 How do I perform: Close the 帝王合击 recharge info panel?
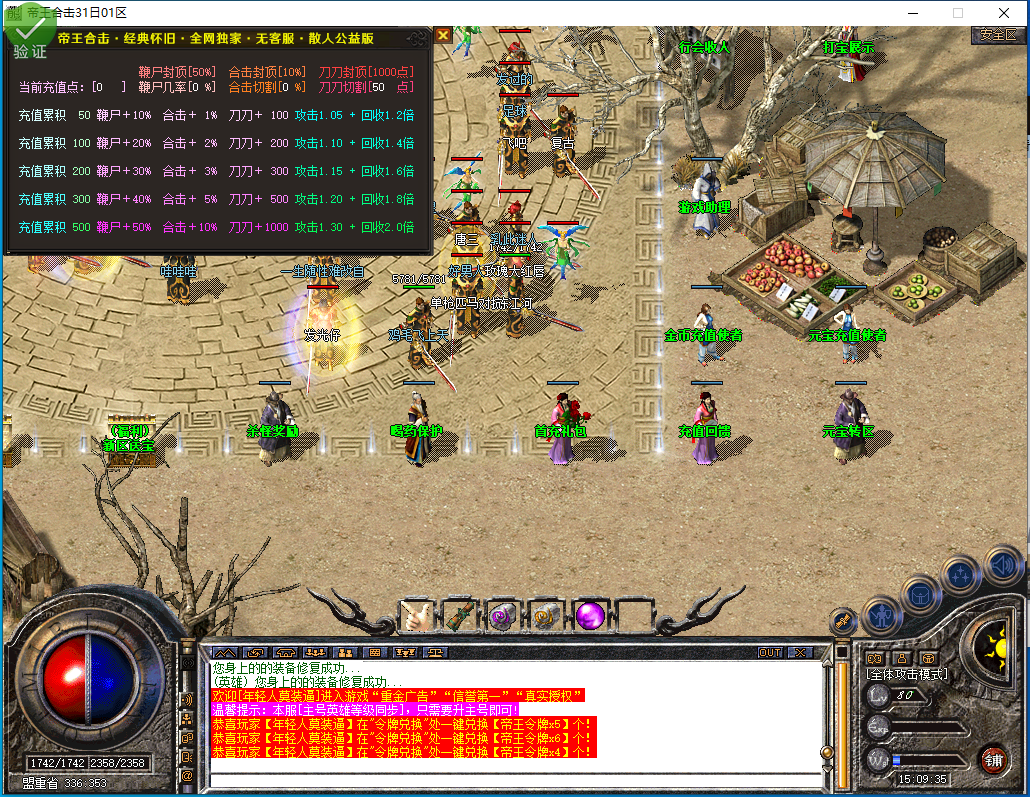tap(443, 36)
